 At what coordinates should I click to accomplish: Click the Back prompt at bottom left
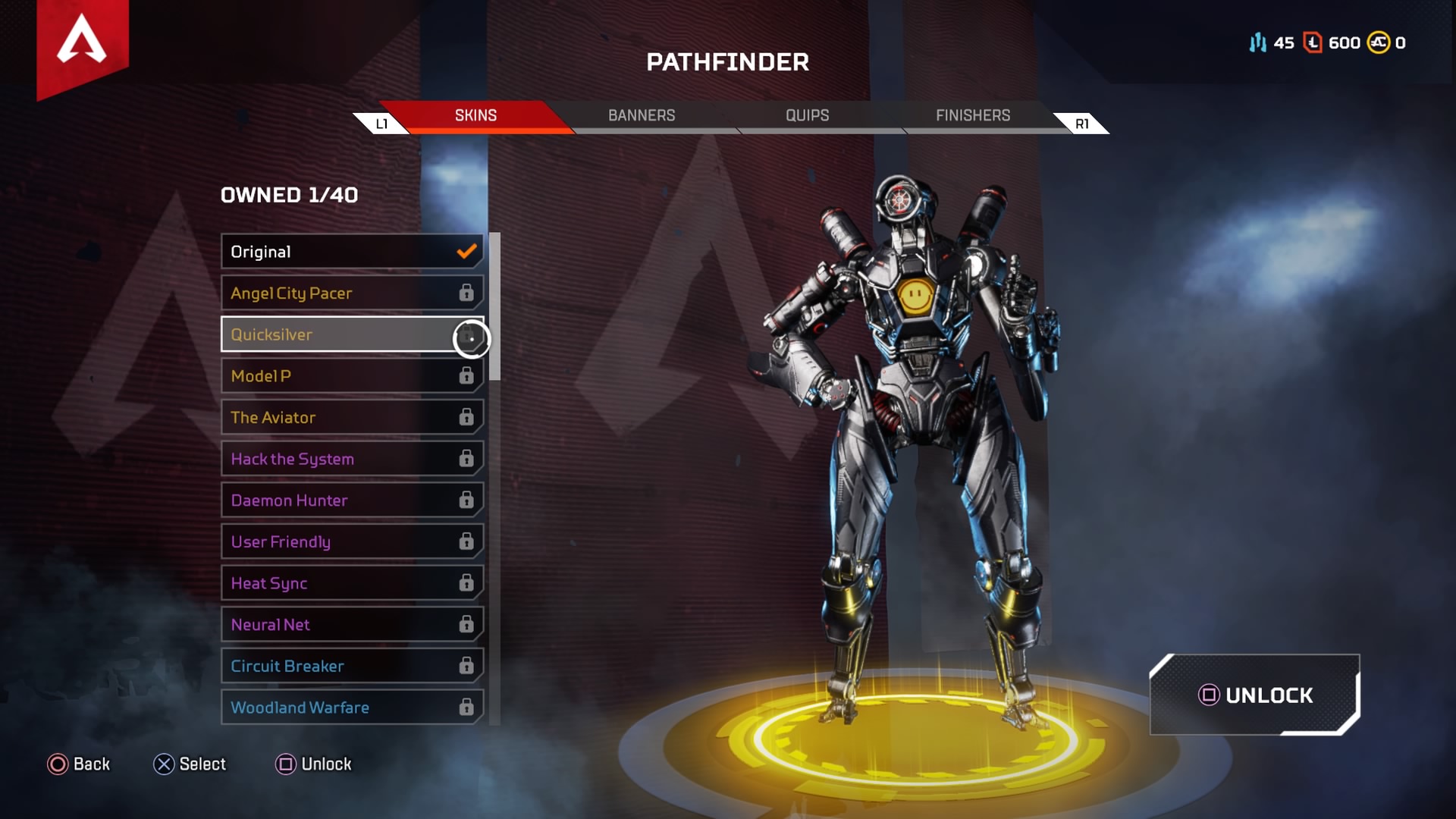(x=80, y=764)
